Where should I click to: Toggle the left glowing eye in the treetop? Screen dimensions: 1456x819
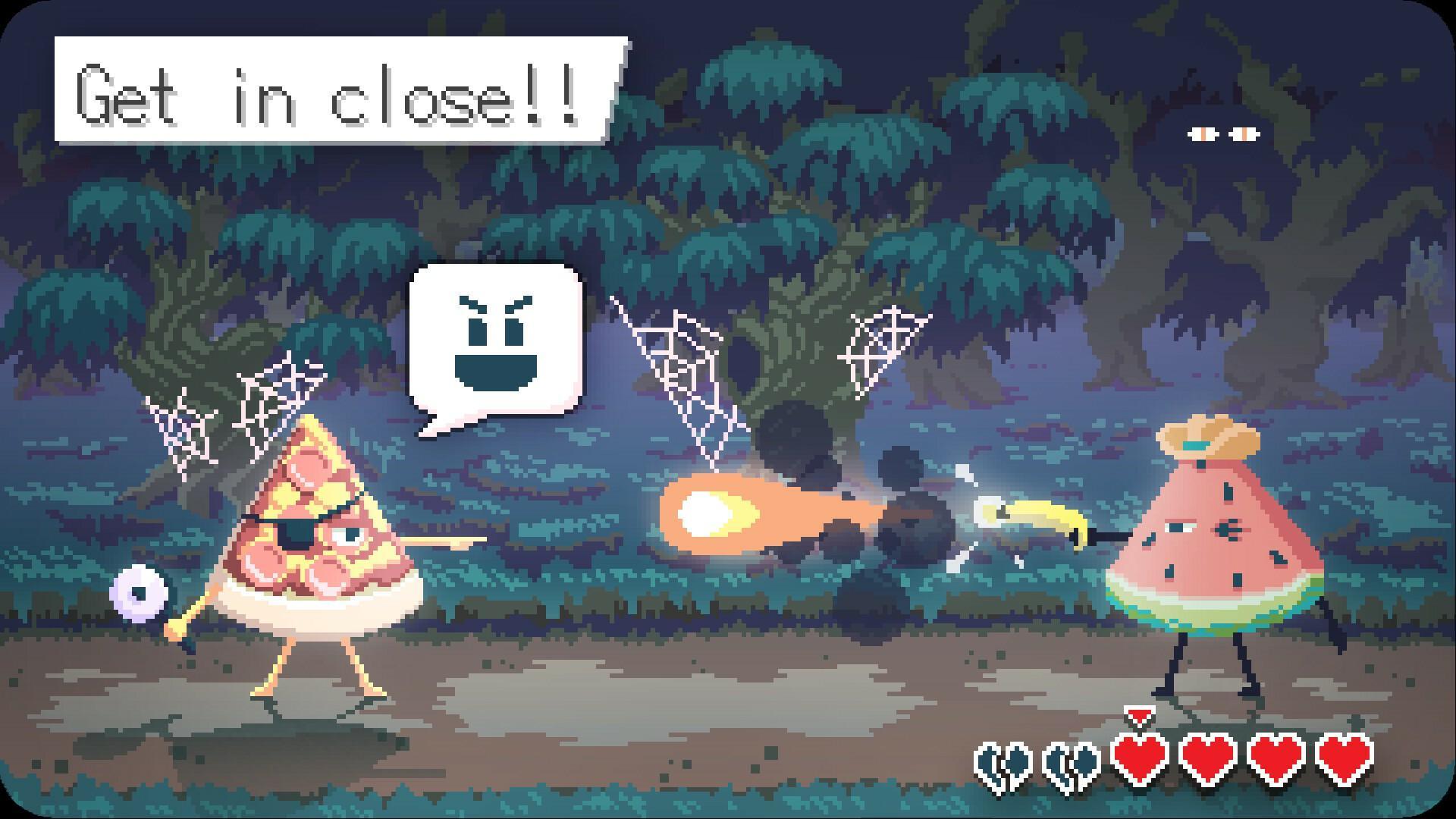1202,133
